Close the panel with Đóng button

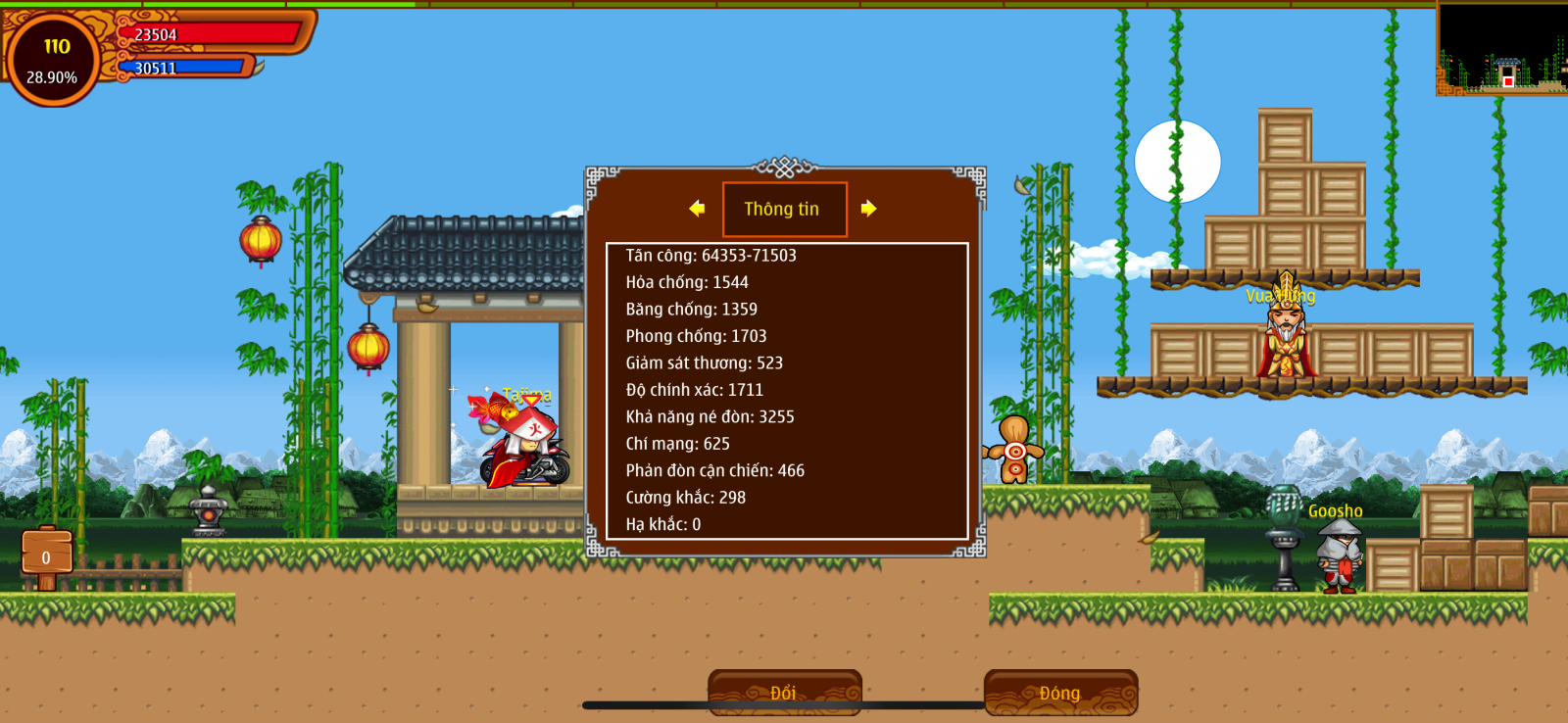point(1060,693)
